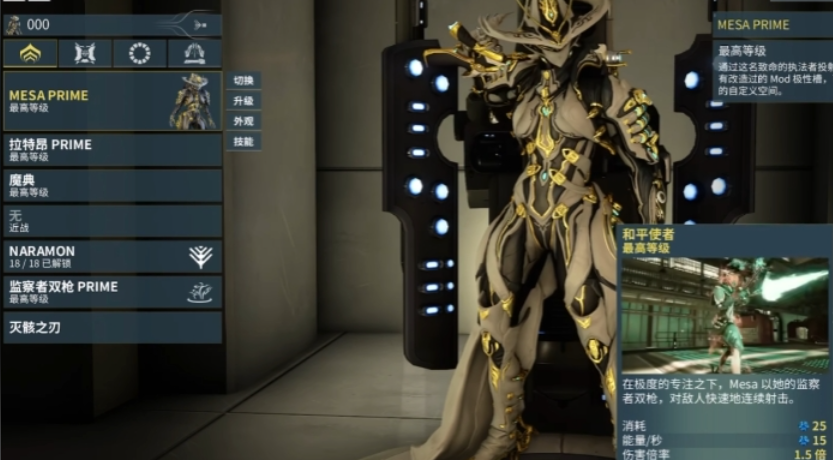
Task: Choose the 外观 (appearance) button
Action: point(244,121)
